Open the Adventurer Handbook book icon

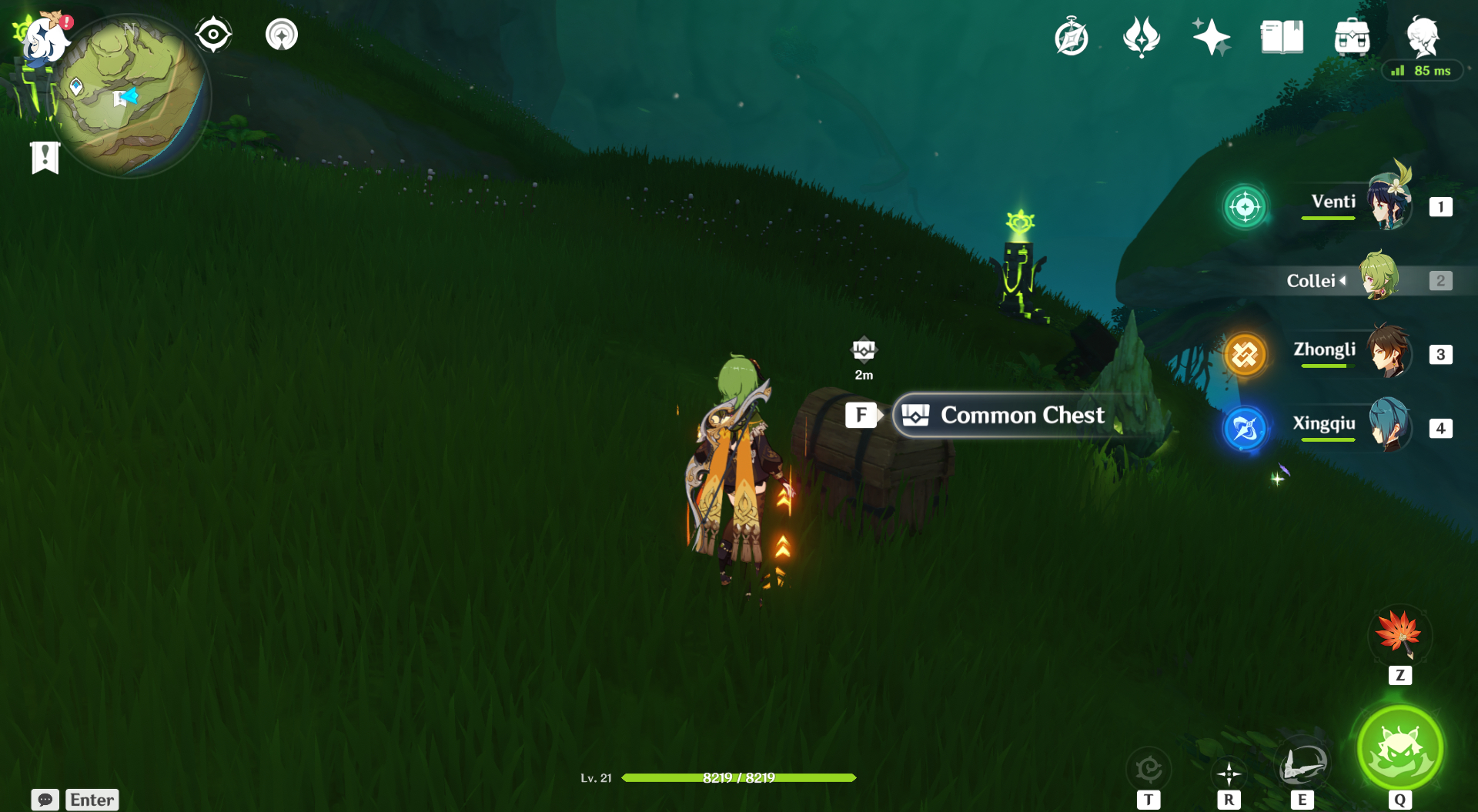pyautogui.click(x=1282, y=37)
